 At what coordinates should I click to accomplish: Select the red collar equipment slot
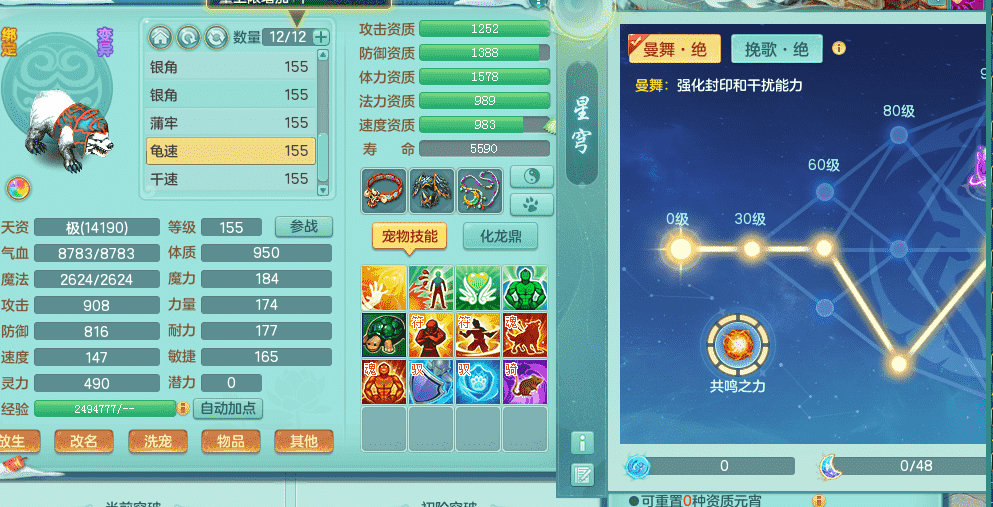click(x=384, y=190)
